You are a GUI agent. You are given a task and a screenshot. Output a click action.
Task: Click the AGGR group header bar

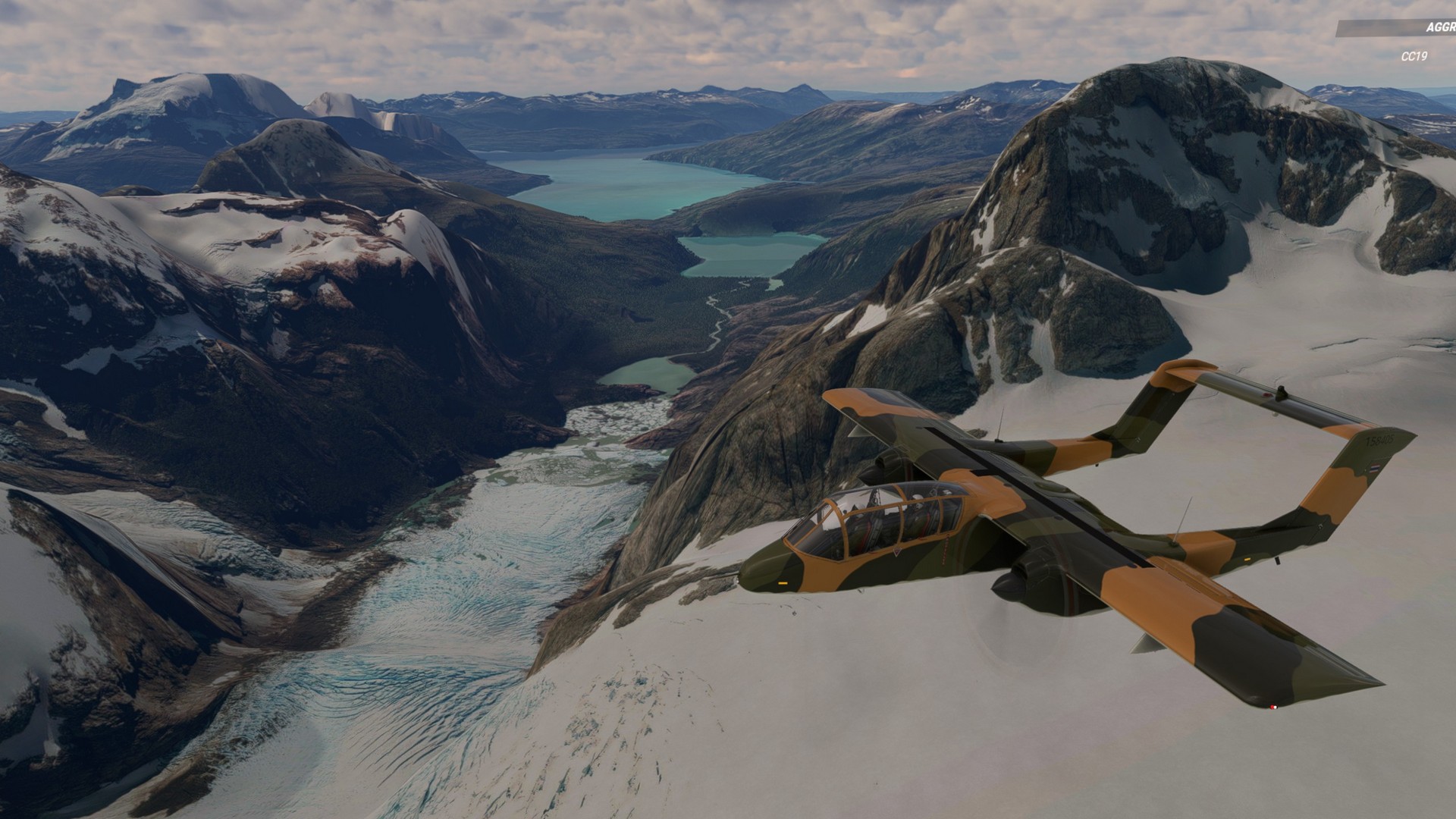(x=1397, y=28)
